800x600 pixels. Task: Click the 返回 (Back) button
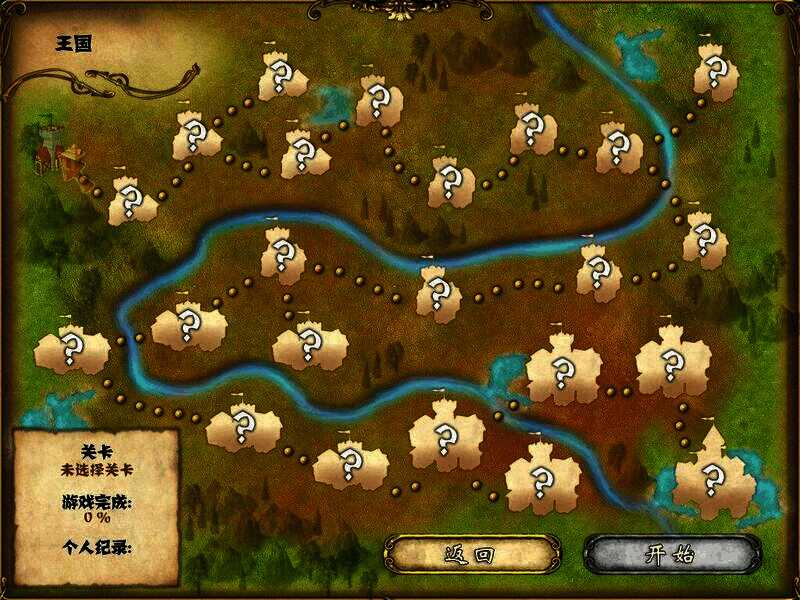coord(471,554)
